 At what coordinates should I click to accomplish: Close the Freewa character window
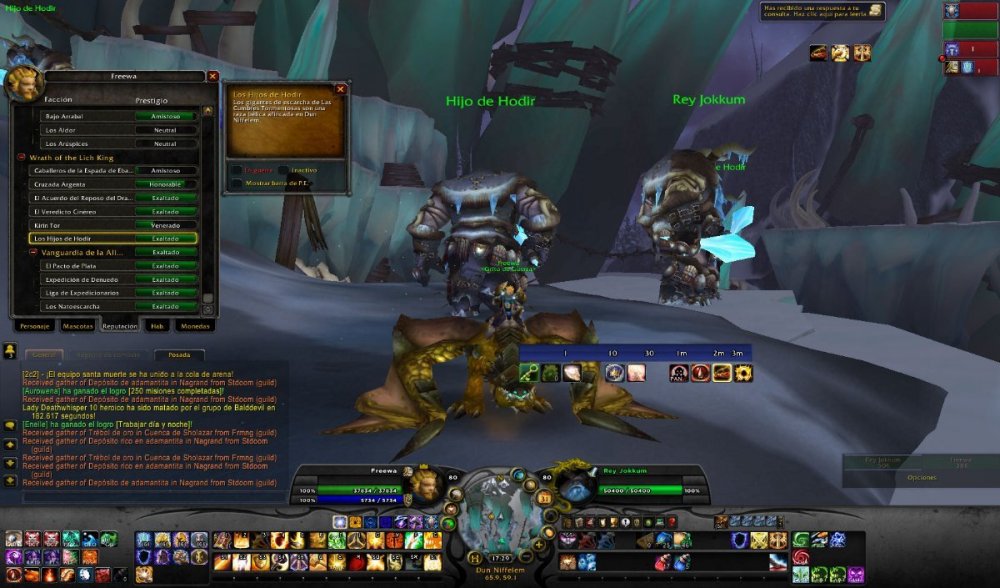click(212, 76)
